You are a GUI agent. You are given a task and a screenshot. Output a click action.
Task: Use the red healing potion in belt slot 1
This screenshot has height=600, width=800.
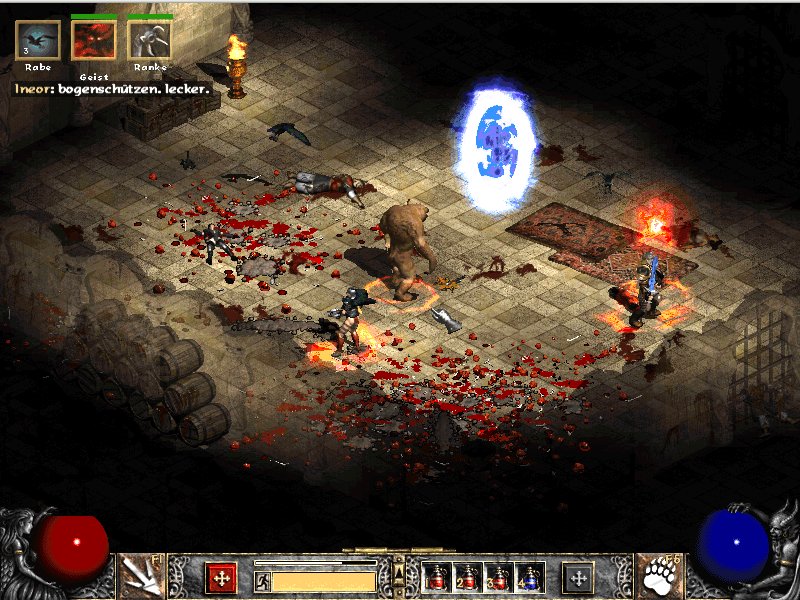tap(437, 577)
